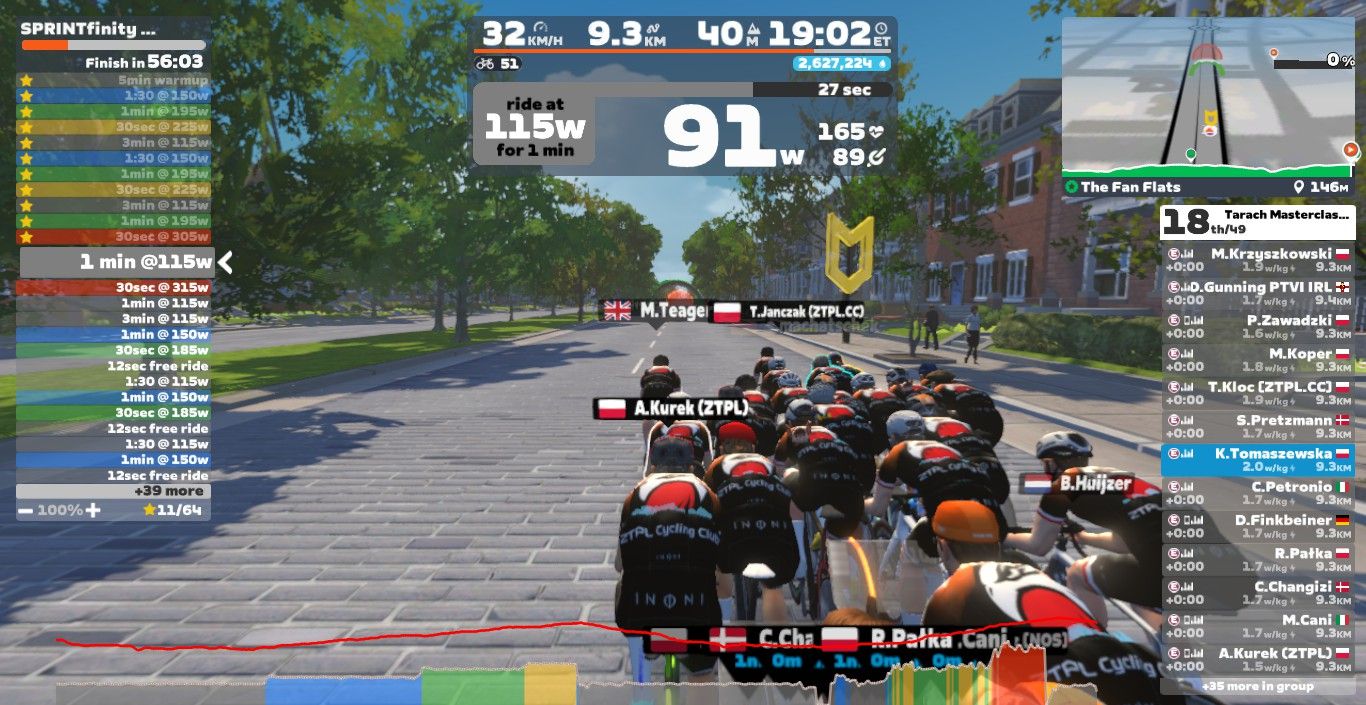
Task: Select A.Kurek (ZTPL) in the rider list
Action: click(x=1258, y=659)
